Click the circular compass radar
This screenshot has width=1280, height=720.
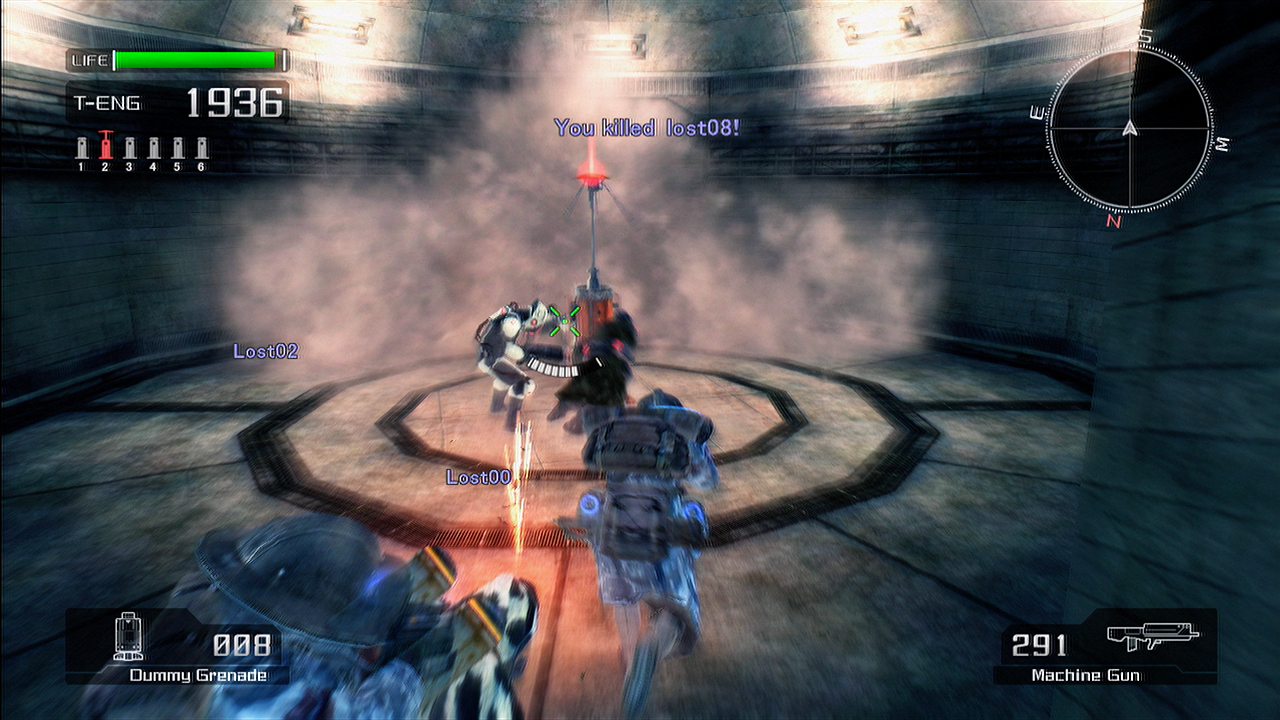click(x=1130, y=128)
